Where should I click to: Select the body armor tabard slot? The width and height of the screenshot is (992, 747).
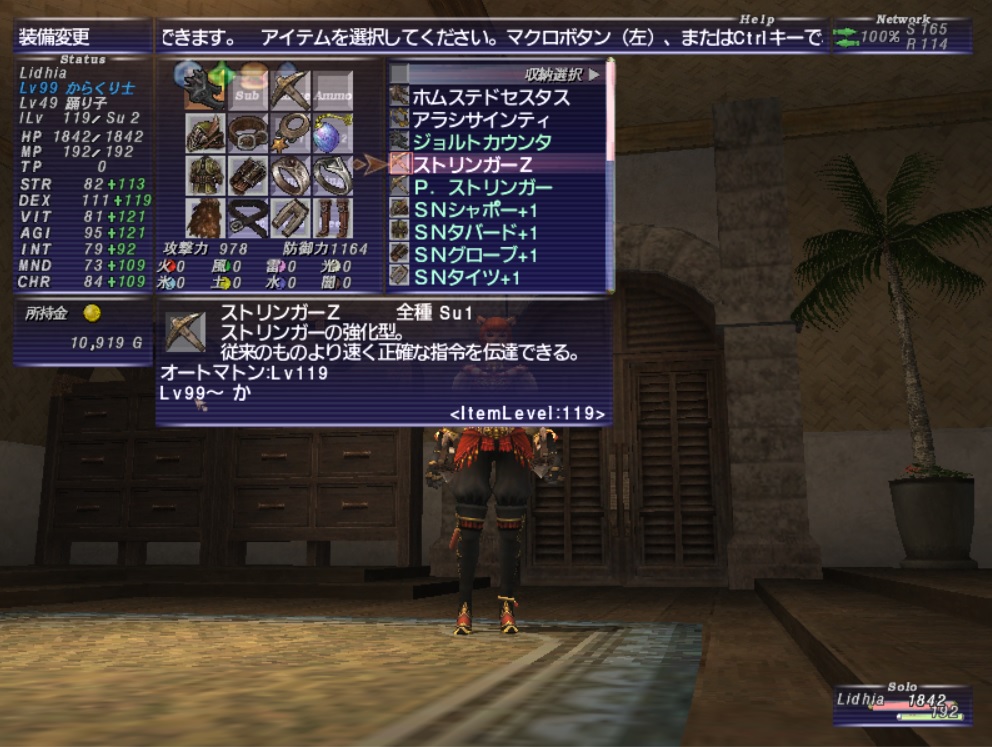pyautogui.click(x=204, y=176)
